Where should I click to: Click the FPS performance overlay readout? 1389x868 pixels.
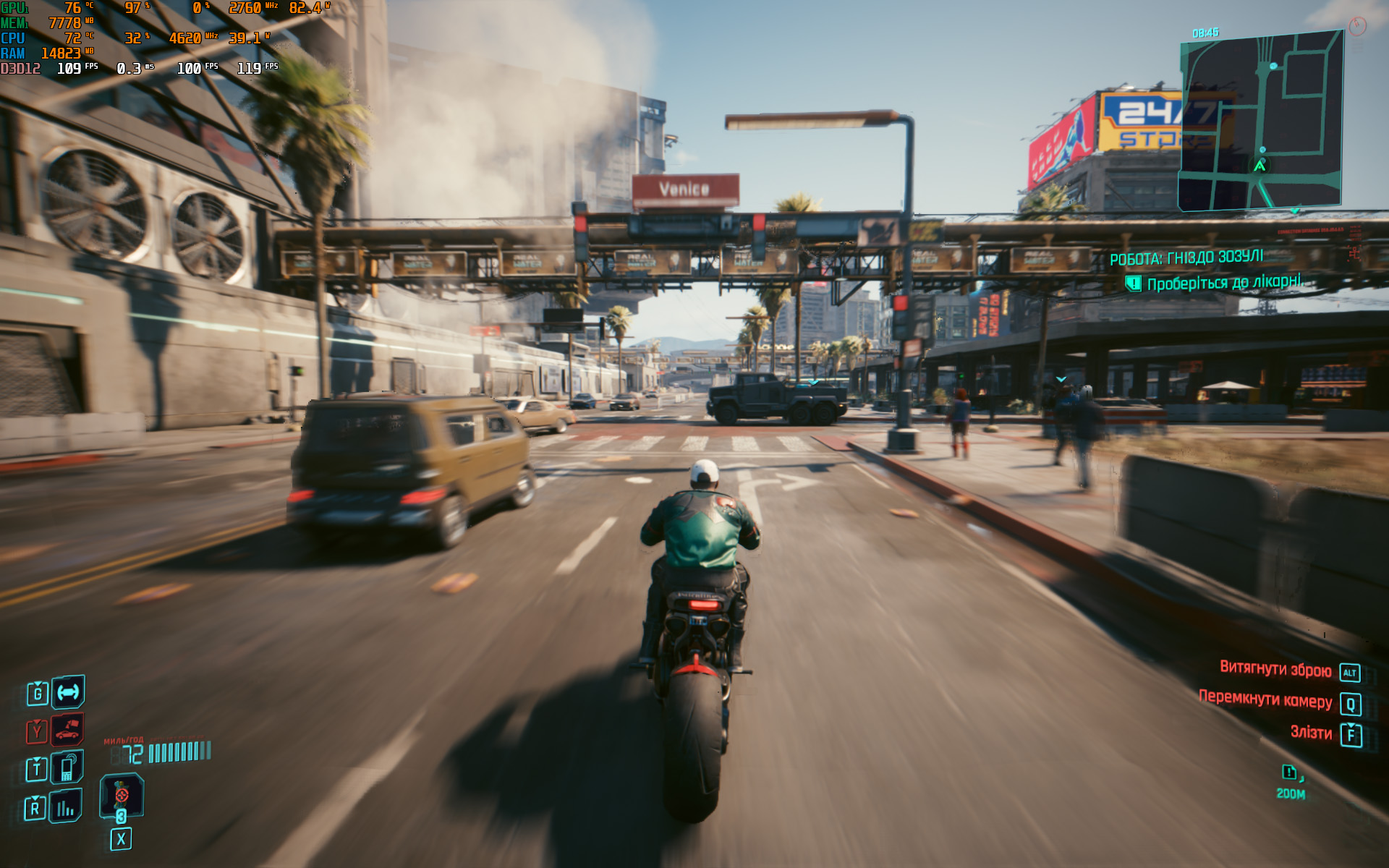point(77,69)
